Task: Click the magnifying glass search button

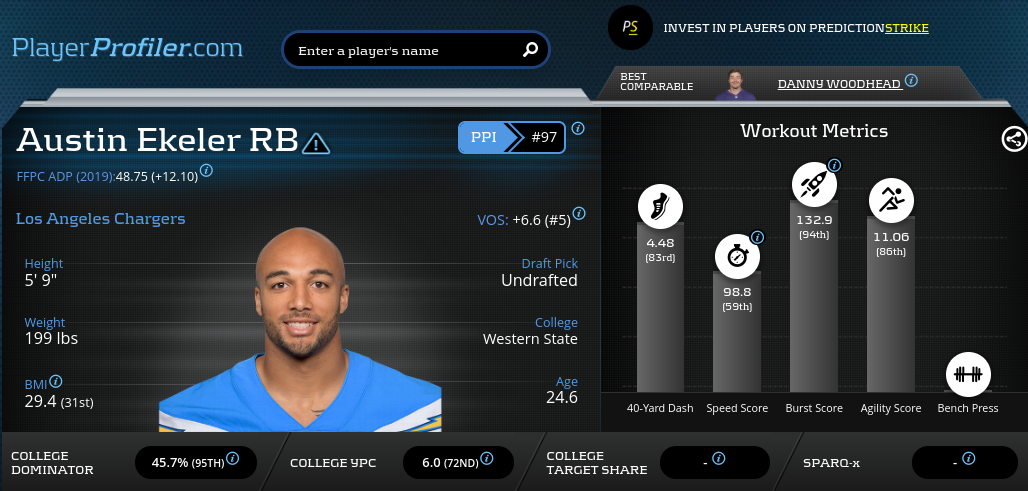Action: click(x=531, y=49)
